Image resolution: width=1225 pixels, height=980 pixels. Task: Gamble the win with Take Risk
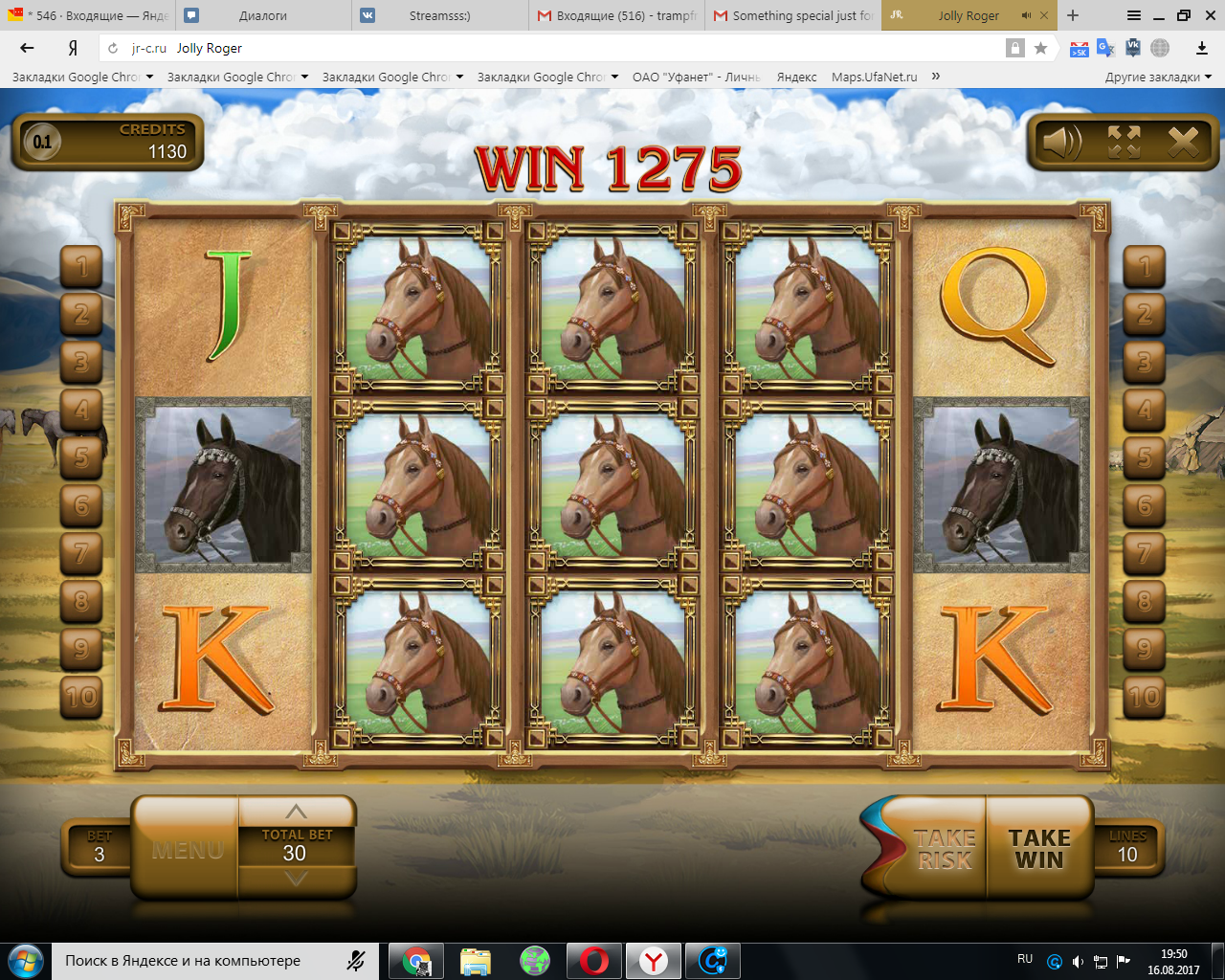[x=944, y=849]
